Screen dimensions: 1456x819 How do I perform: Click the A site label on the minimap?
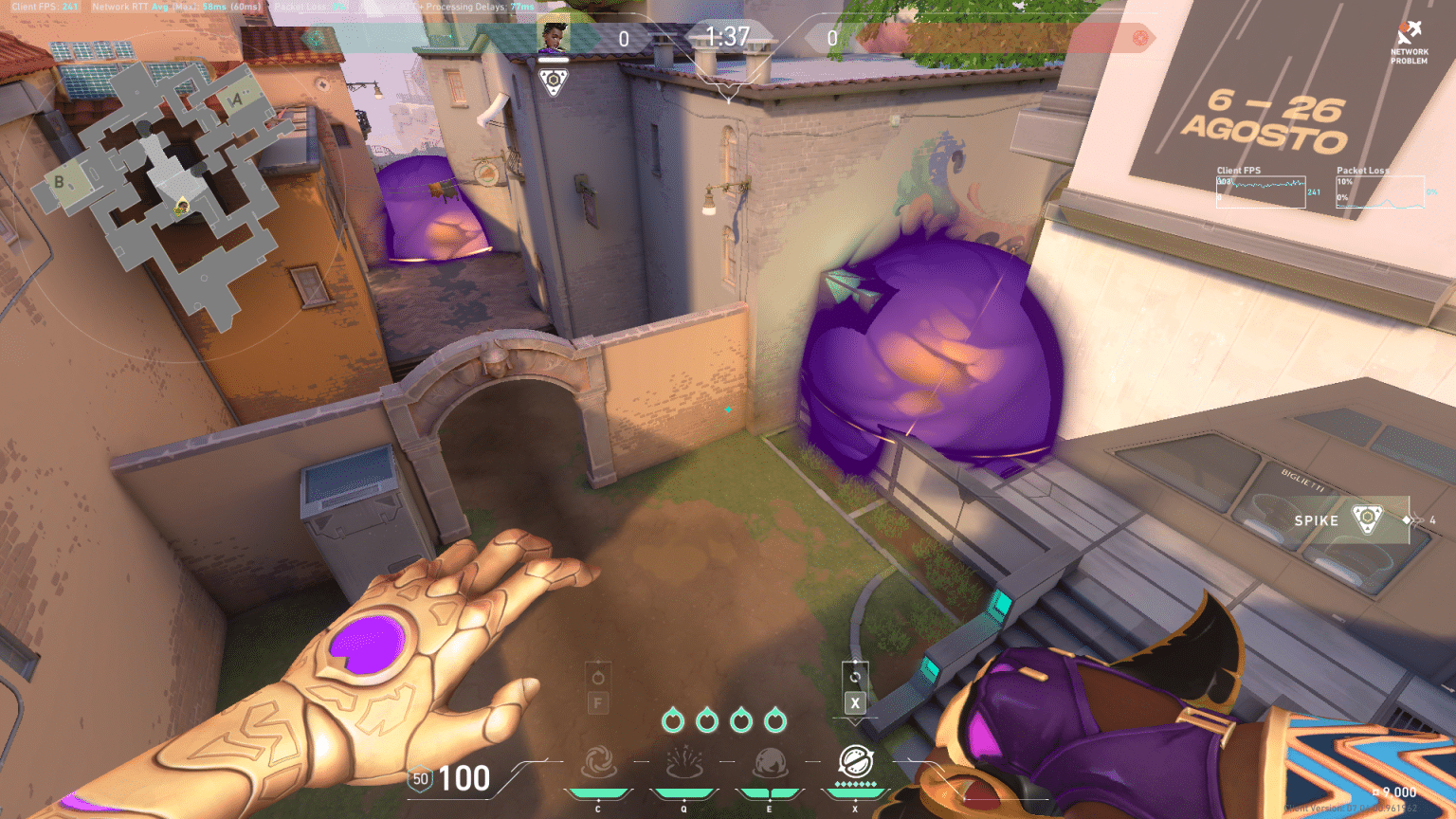pos(236,99)
